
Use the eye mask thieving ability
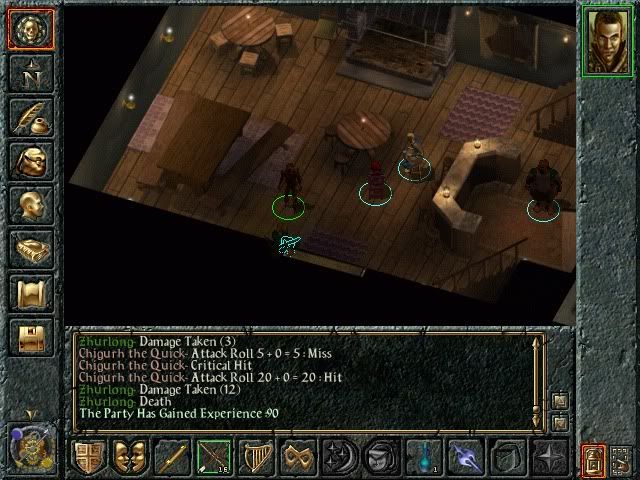point(297,456)
